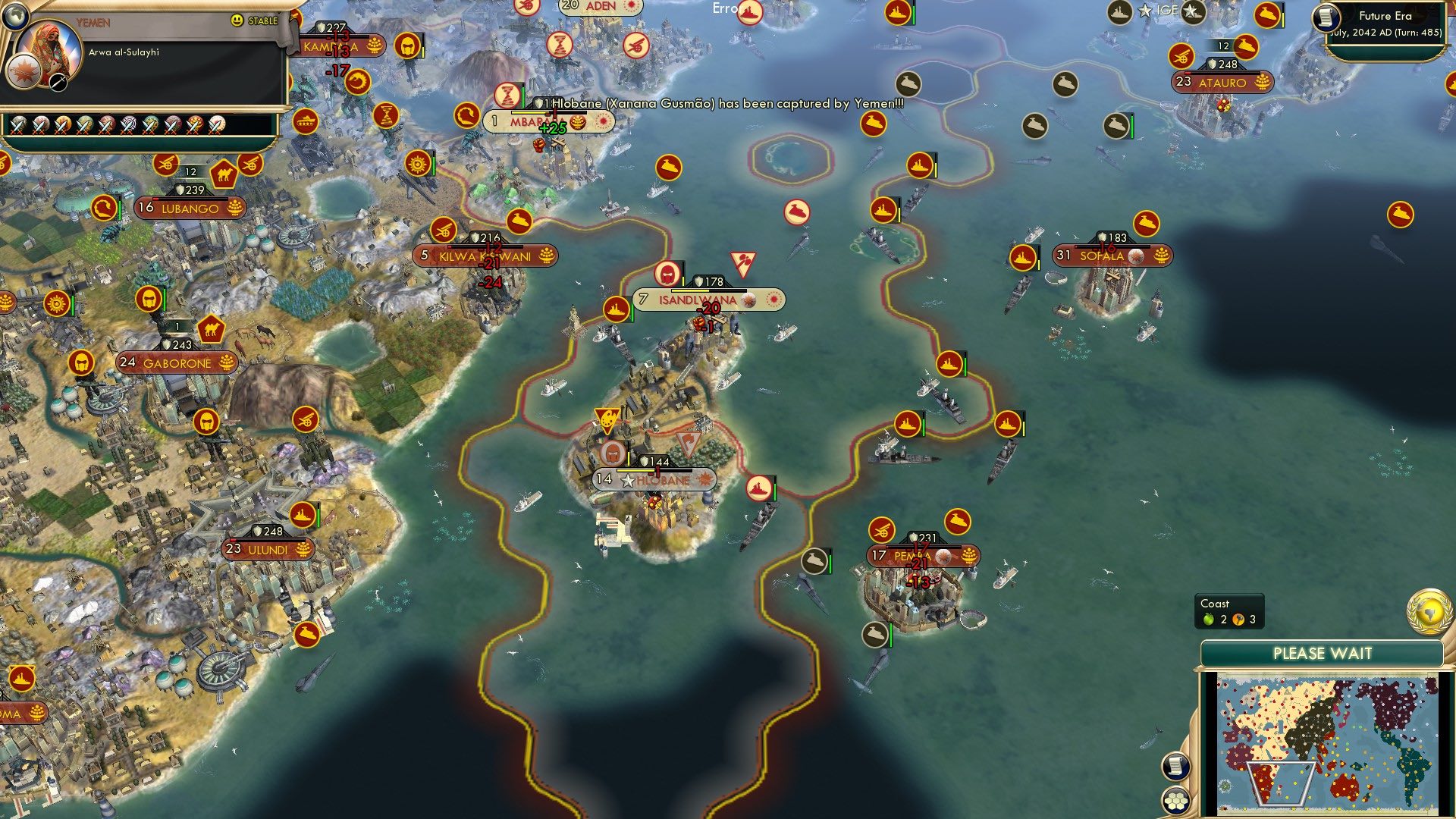Click the blue globe icon in top-left corner
Screen dimensions: 1456x819
tap(15, 15)
